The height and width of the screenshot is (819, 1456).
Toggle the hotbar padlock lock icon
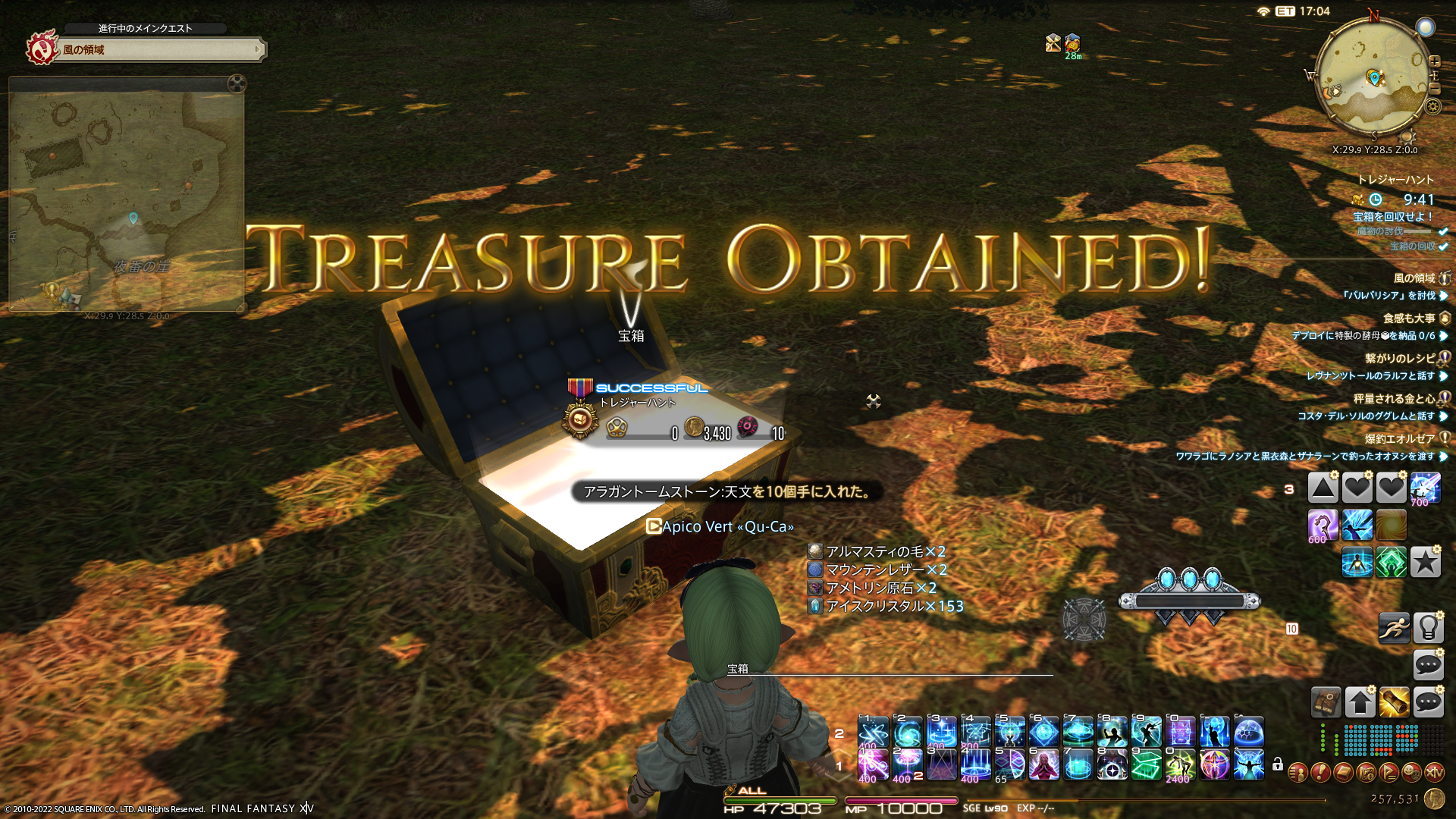pos(1278,764)
